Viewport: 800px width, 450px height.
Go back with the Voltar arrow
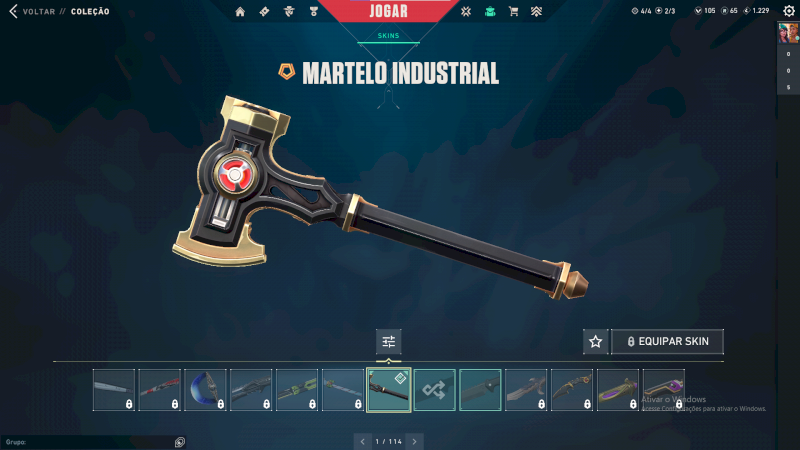[x=13, y=12]
